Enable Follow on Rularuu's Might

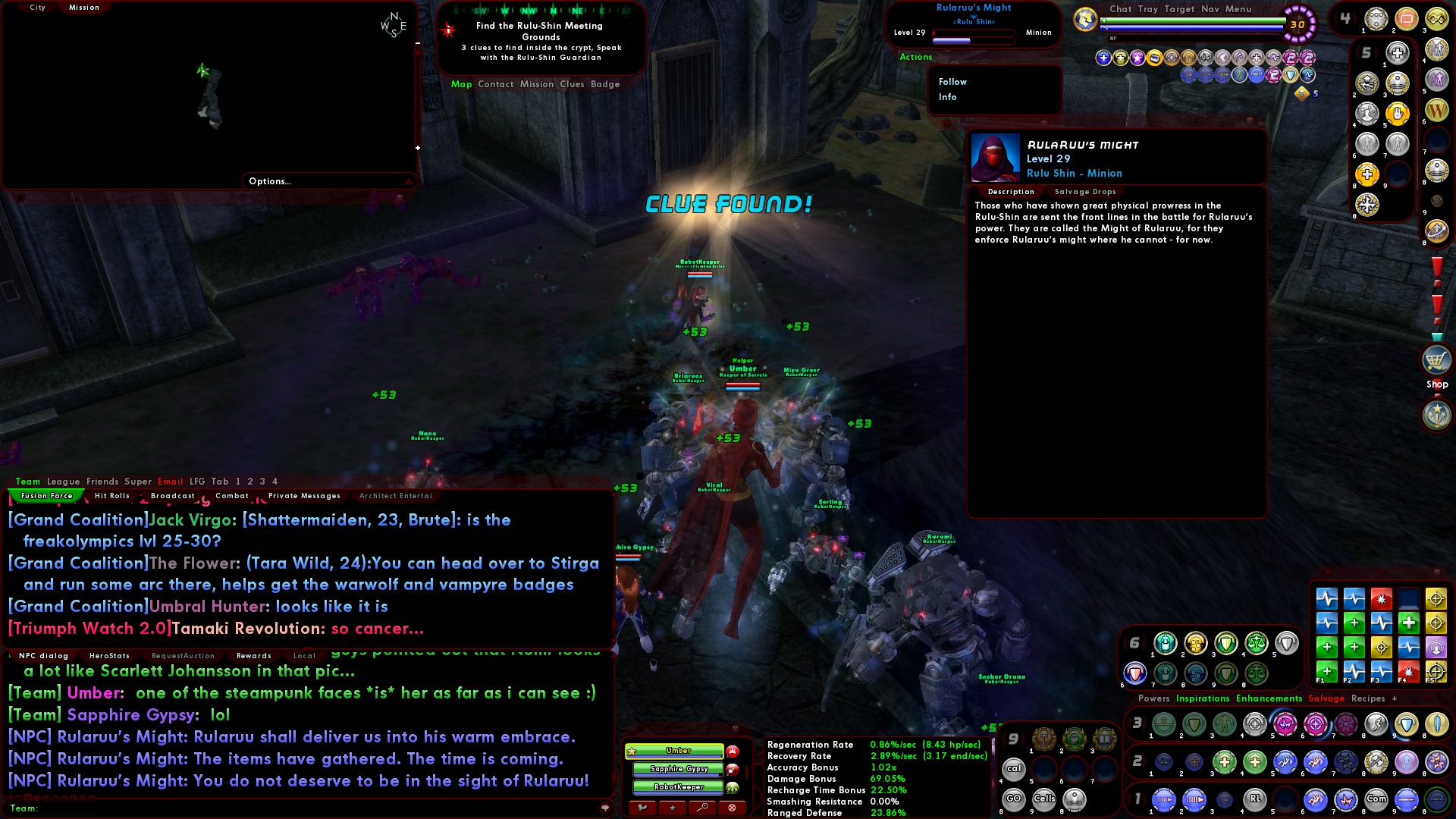tap(952, 82)
